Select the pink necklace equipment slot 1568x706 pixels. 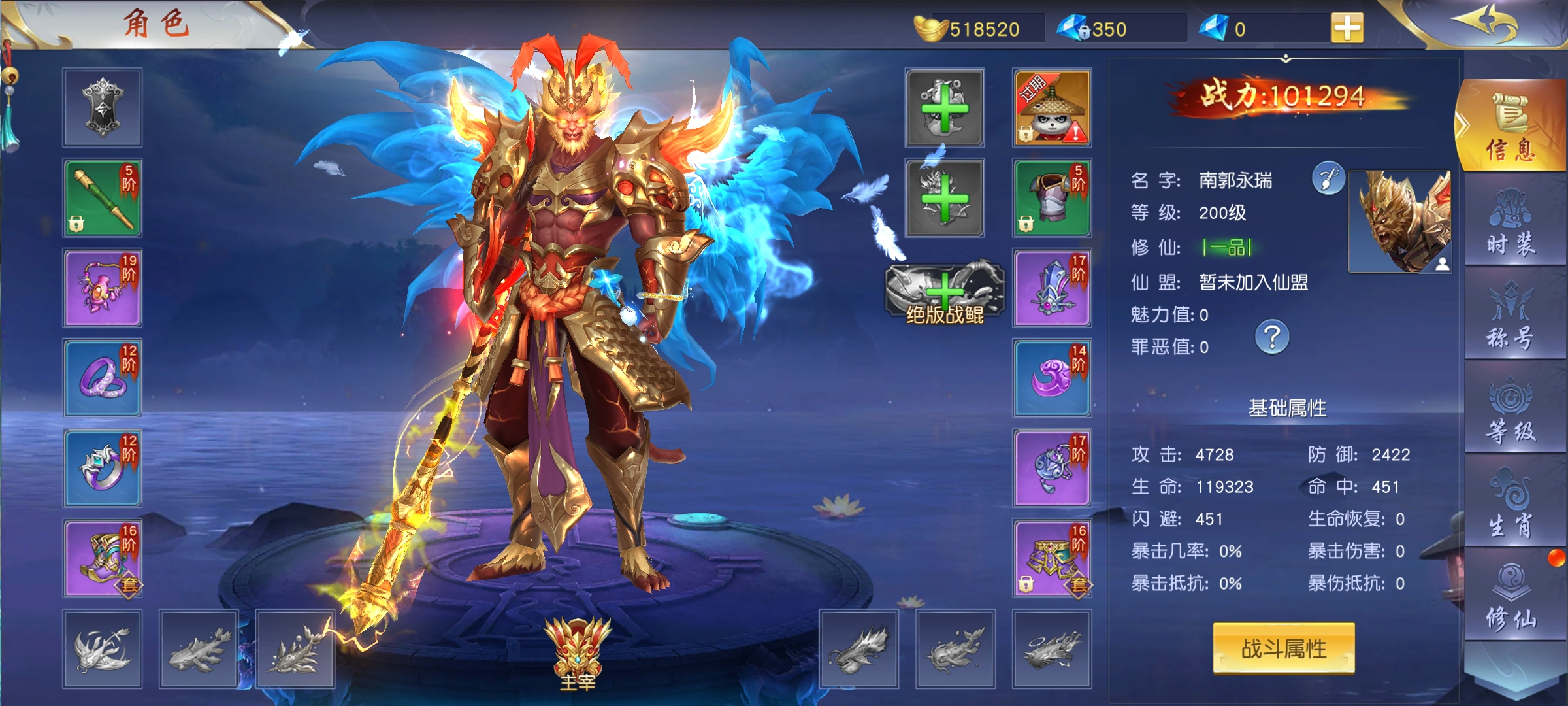(x=103, y=288)
